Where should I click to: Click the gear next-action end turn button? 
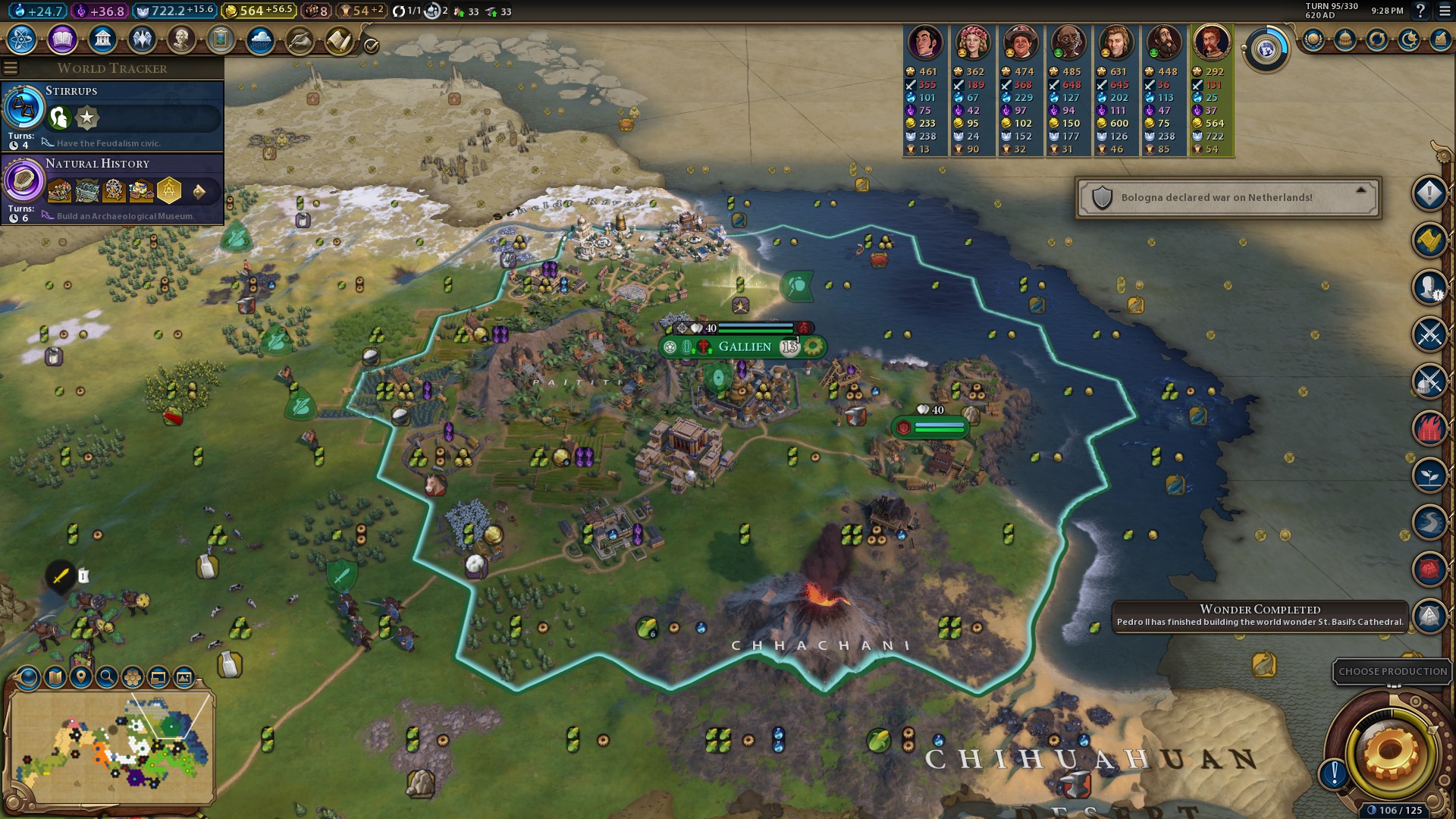pos(1390,752)
